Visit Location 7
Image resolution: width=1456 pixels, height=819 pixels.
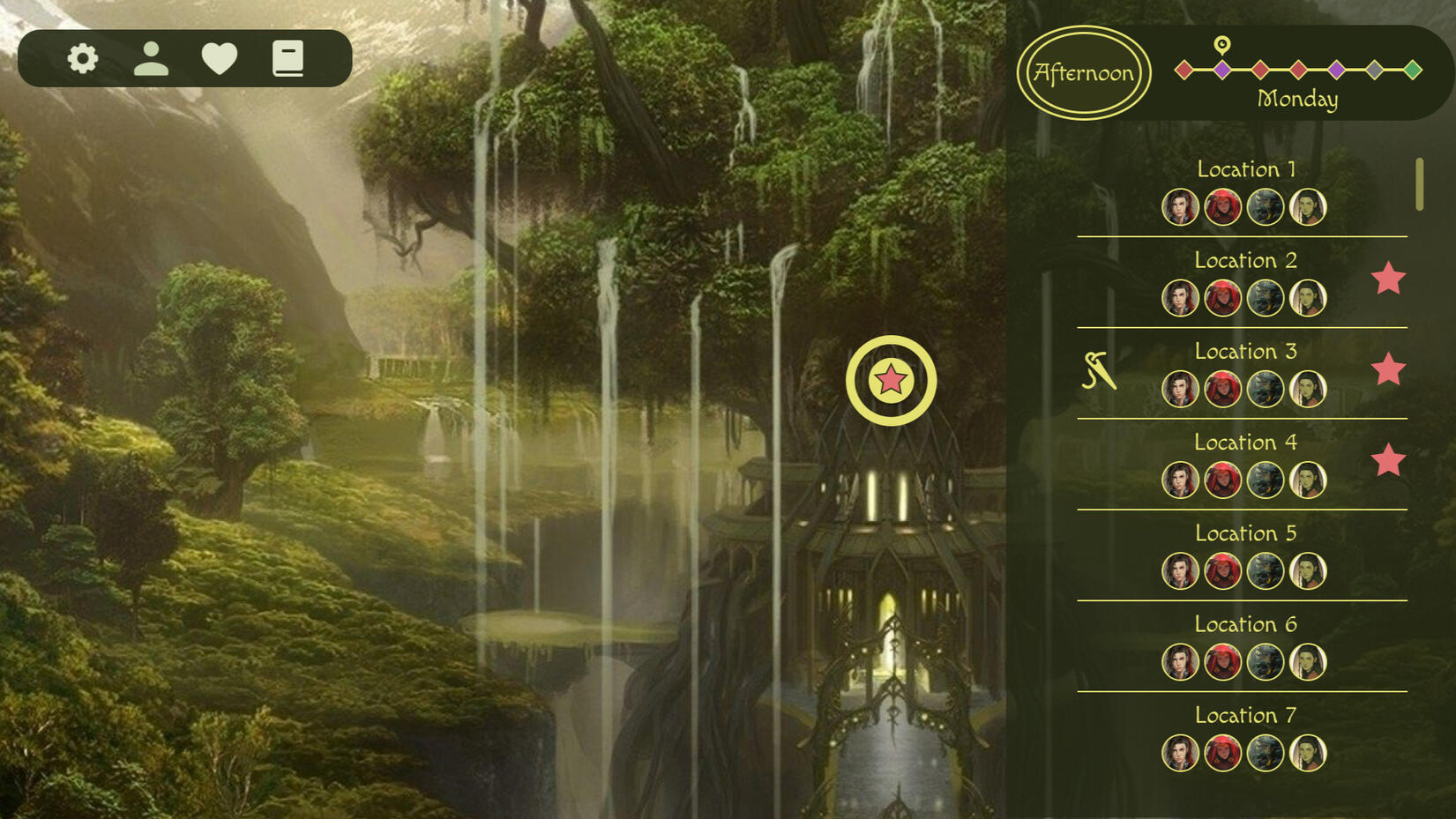pyautogui.click(x=1245, y=716)
